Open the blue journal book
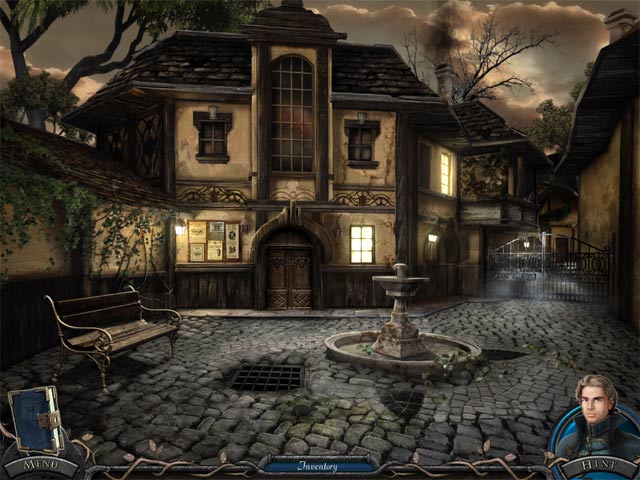The image size is (640, 480). (35, 419)
